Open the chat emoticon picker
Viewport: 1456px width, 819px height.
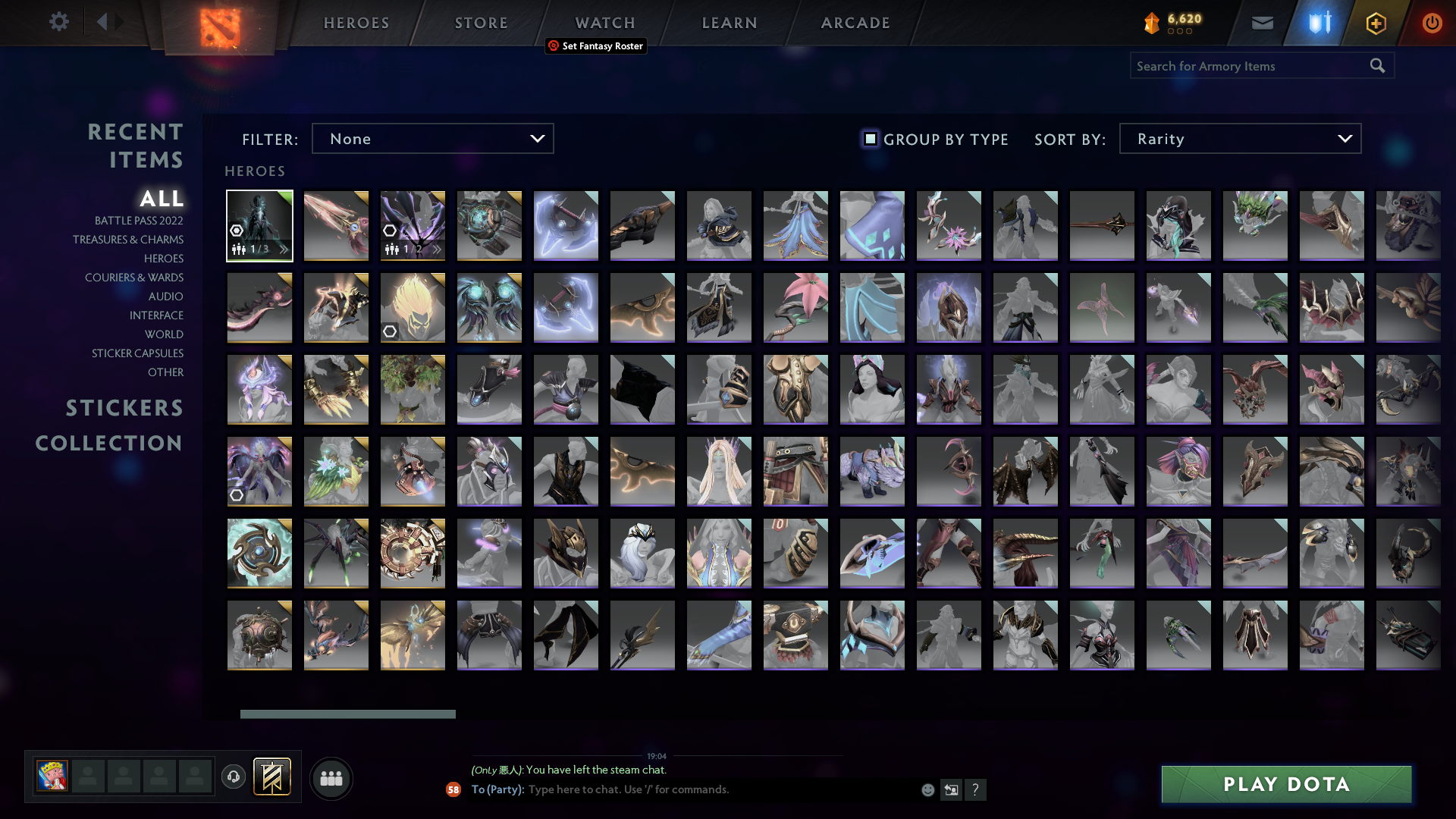927,789
